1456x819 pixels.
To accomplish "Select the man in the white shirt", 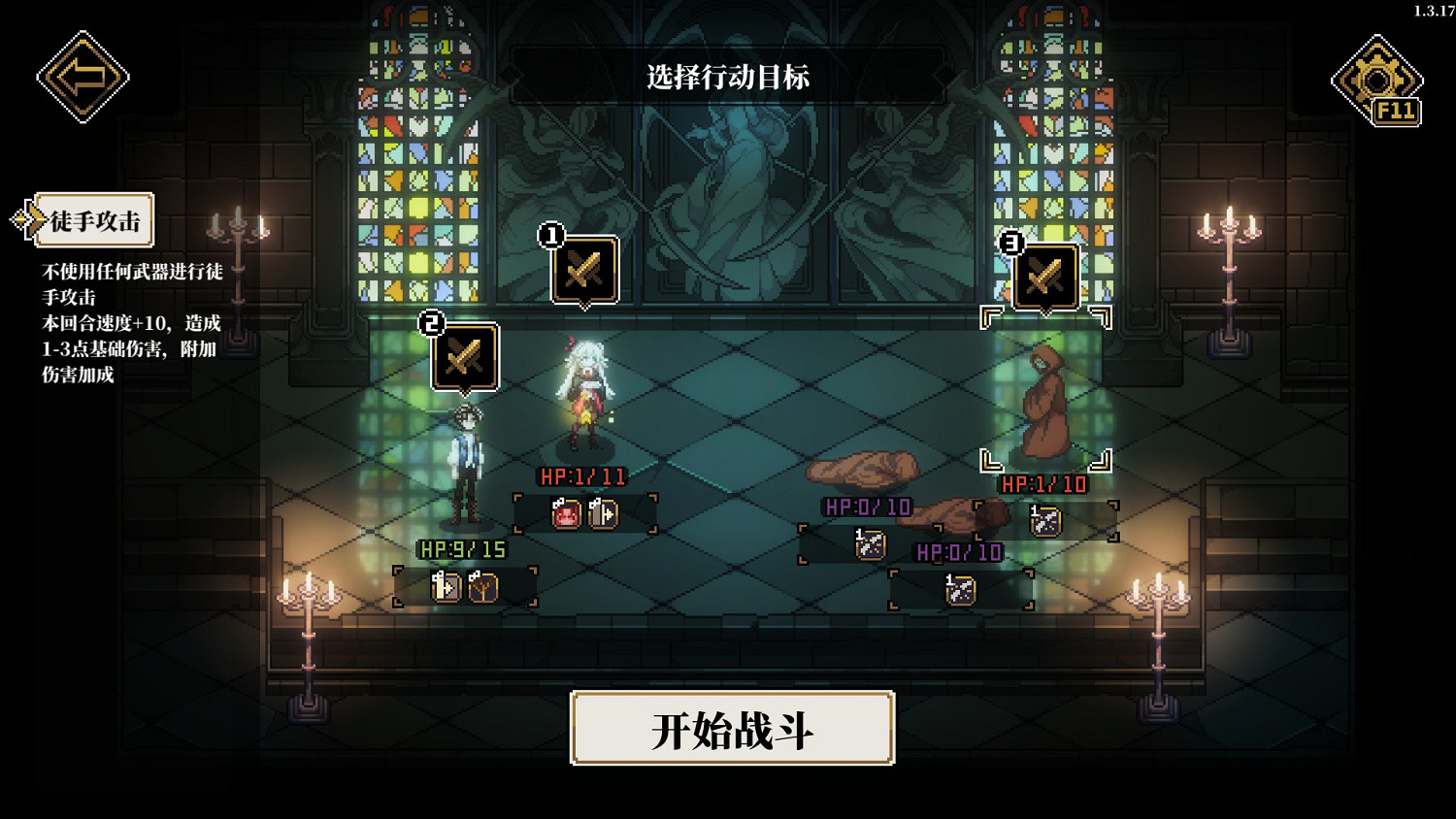I will click(466, 456).
